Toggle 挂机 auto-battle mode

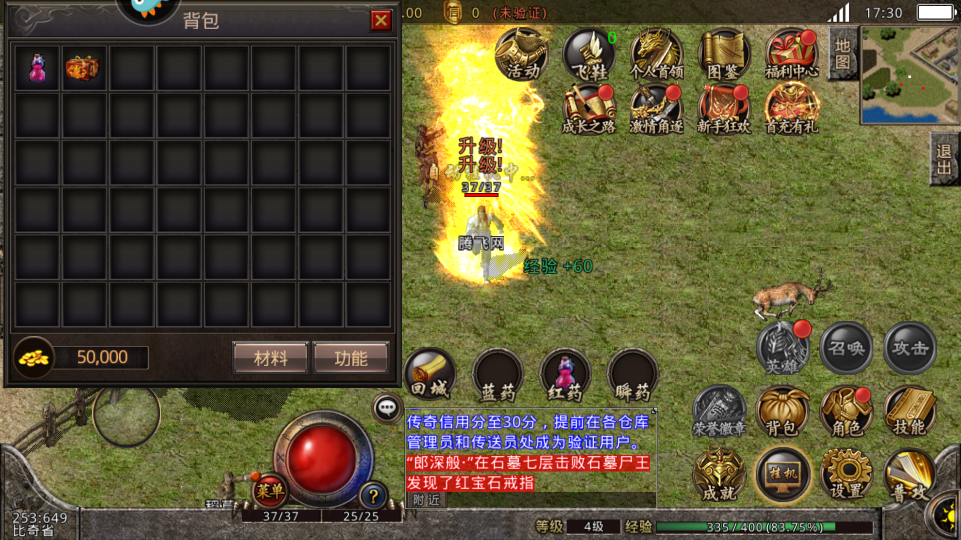click(x=782, y=473)
